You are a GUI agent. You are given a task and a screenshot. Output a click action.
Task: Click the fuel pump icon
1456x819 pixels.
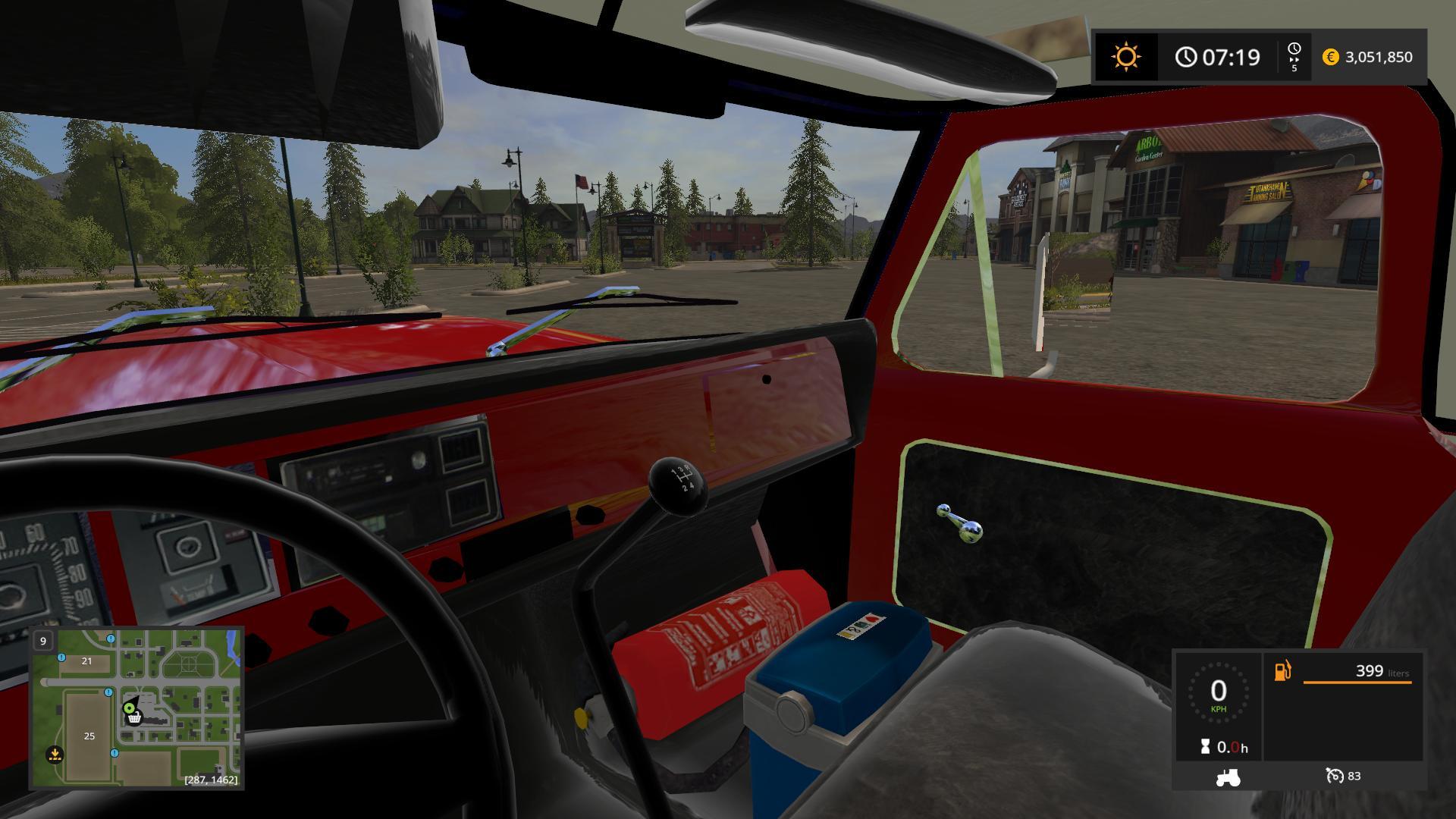[1283, 671]
